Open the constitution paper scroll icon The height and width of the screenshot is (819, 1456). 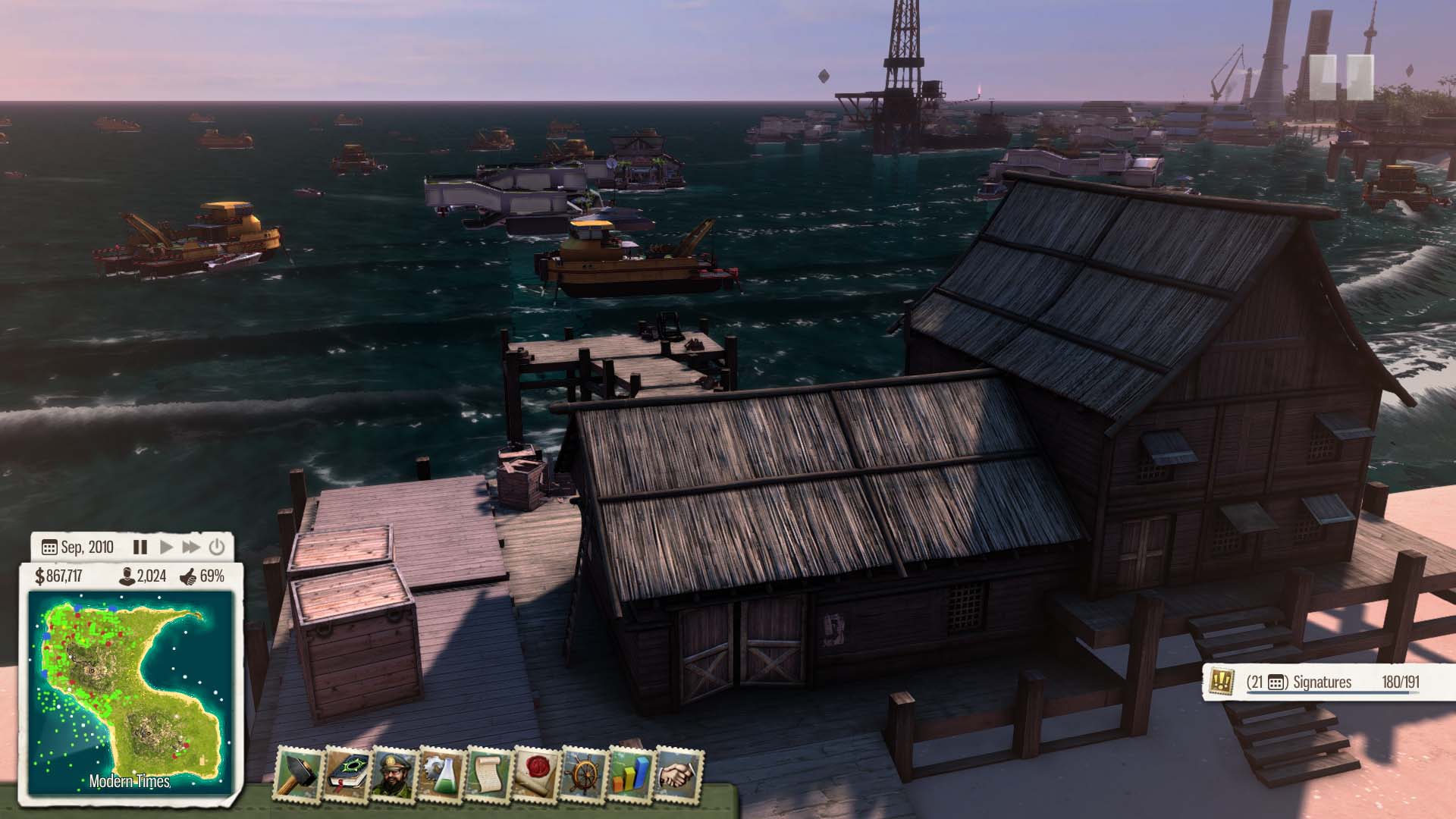click(x=490, y=774)
